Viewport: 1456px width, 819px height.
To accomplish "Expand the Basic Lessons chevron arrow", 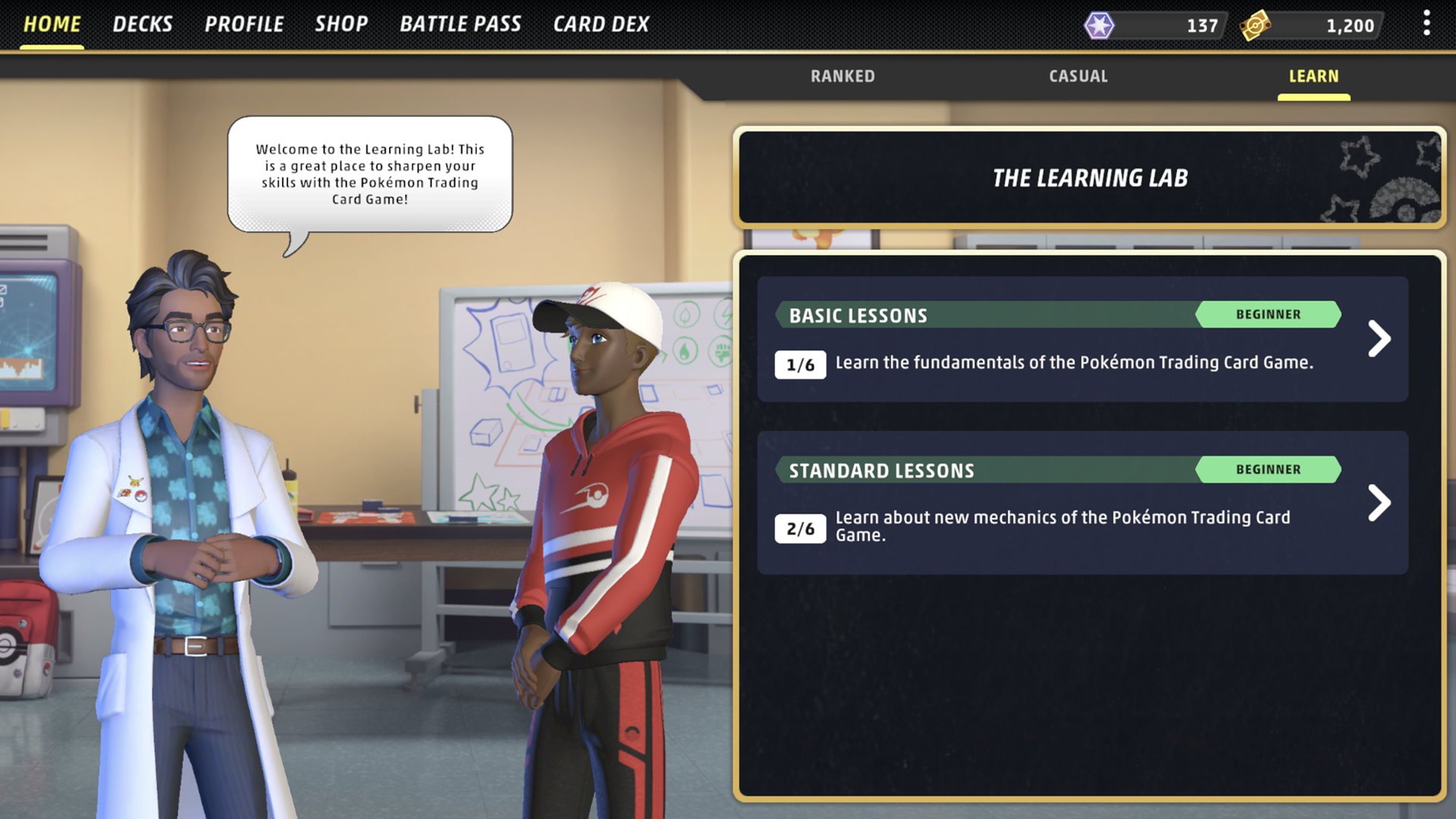I will tap(1380, 339).
